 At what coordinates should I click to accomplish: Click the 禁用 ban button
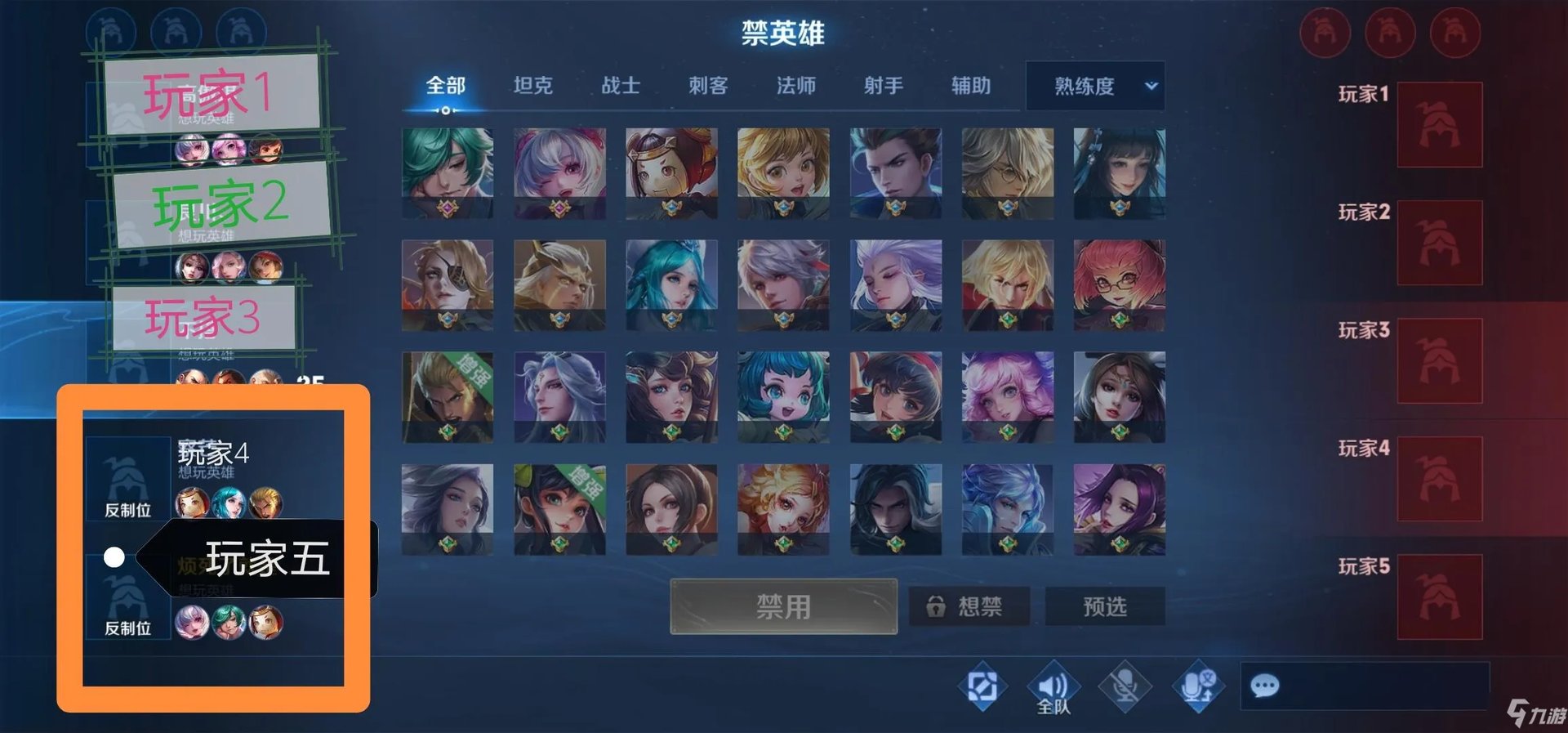pyautogui.click(x=784, y=606)
